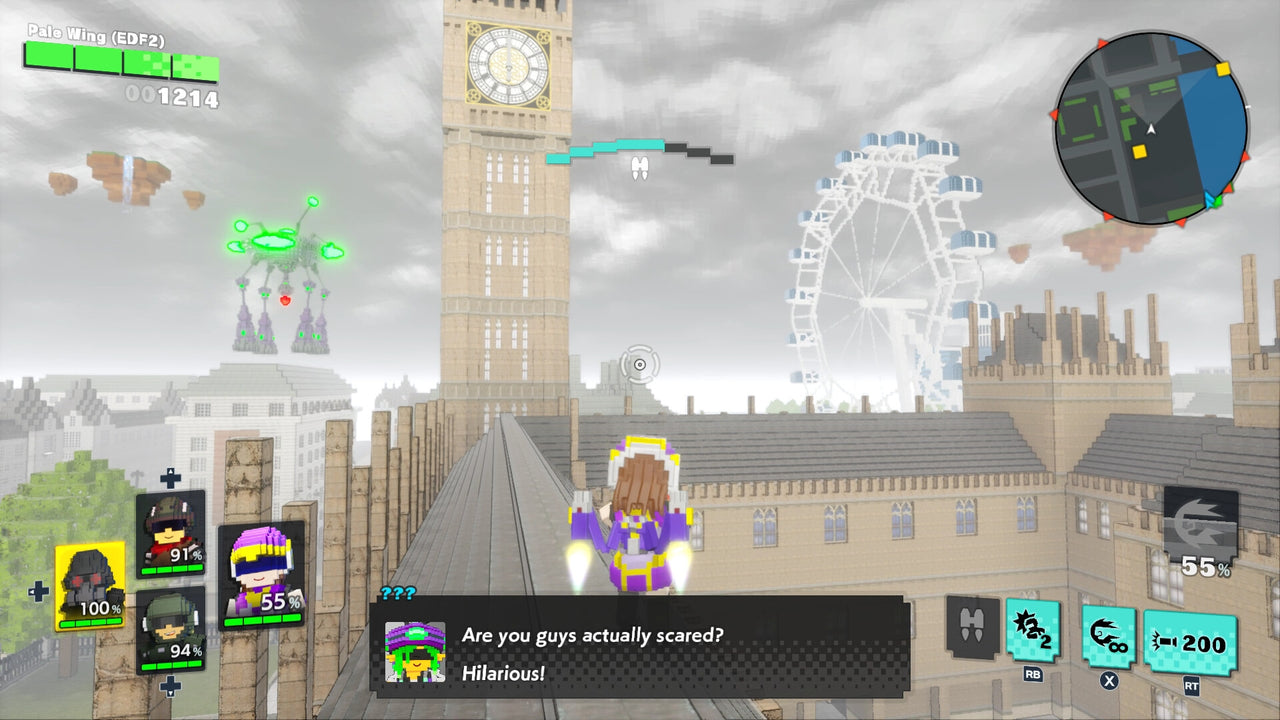
Task: Select the ??? speaker name tag
Action: [x=397, y=591]
